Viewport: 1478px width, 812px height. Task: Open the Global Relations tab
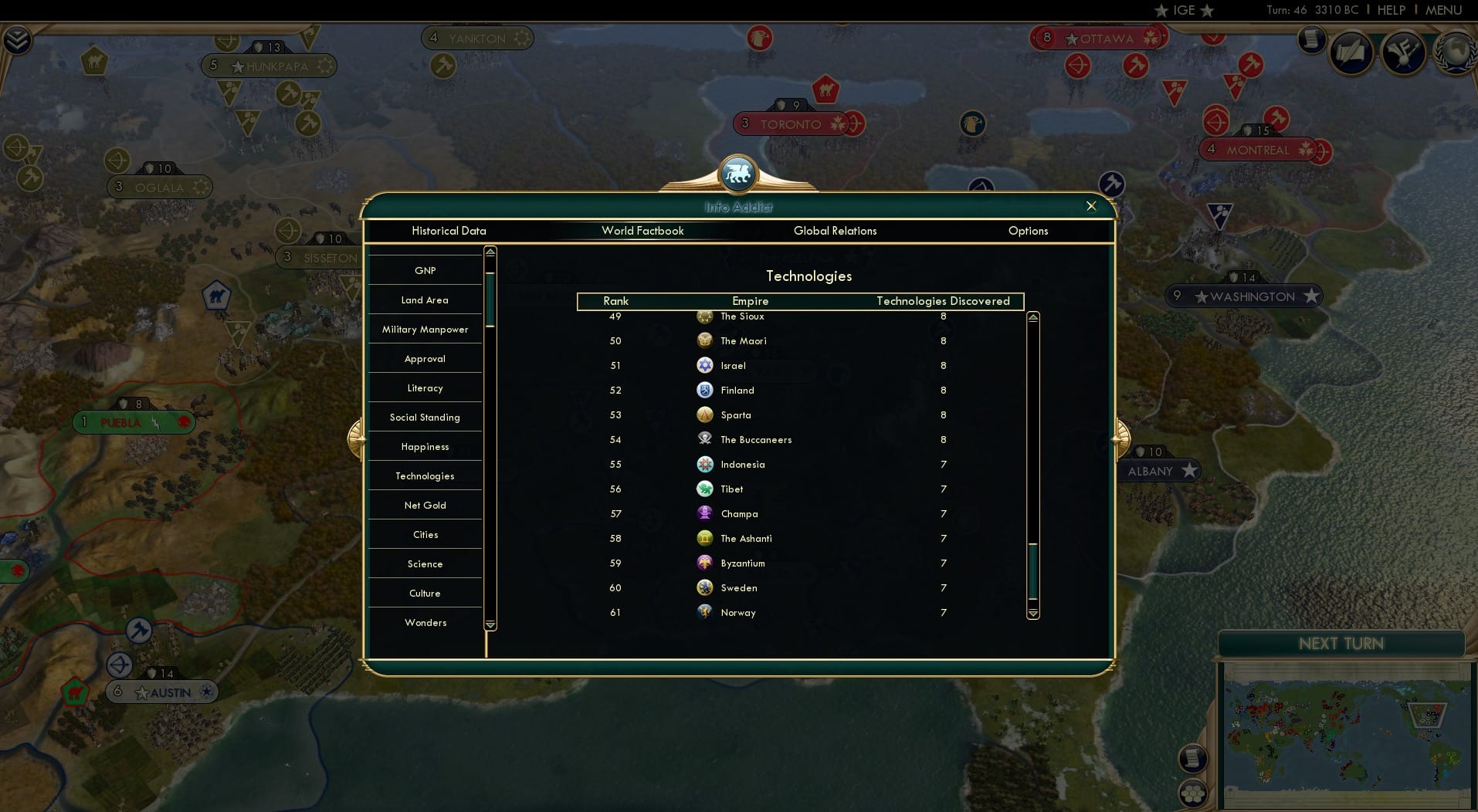point(836,231)
